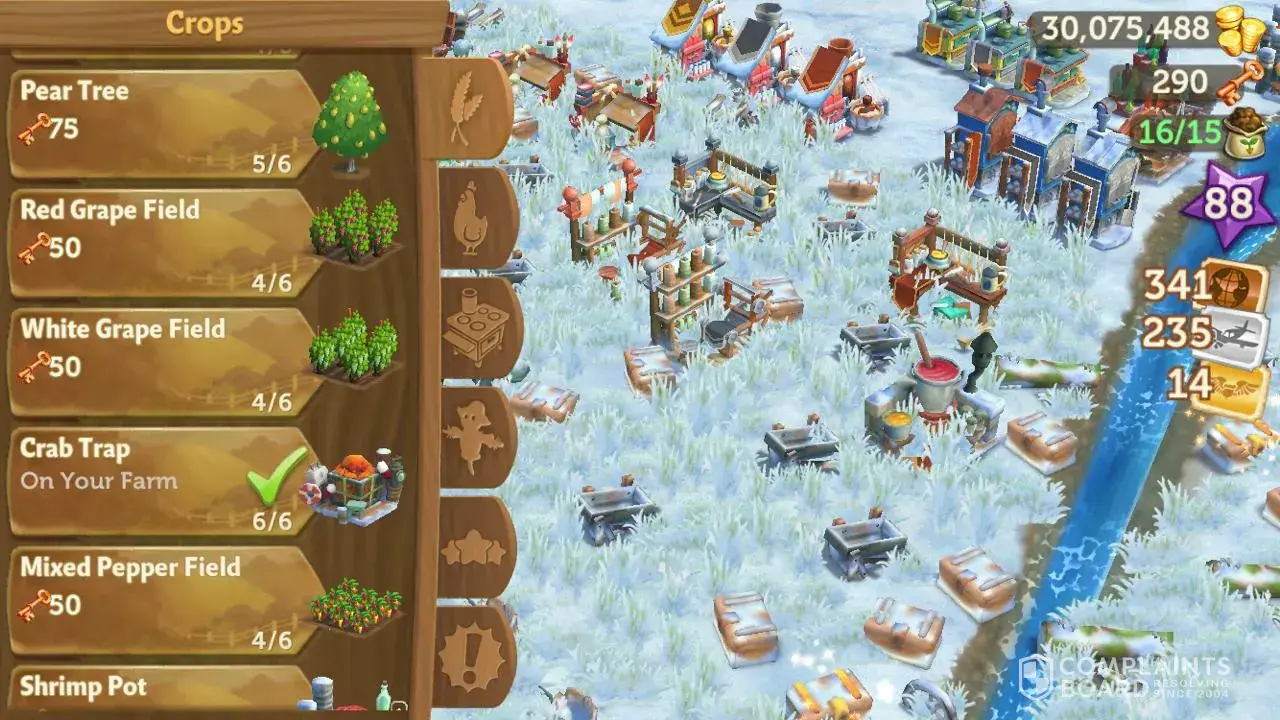Viewport: 1280px width, 720px height.
Task: Select the Pear Tree shop entry
Action: pyautogui.click(x=165, y=124)
